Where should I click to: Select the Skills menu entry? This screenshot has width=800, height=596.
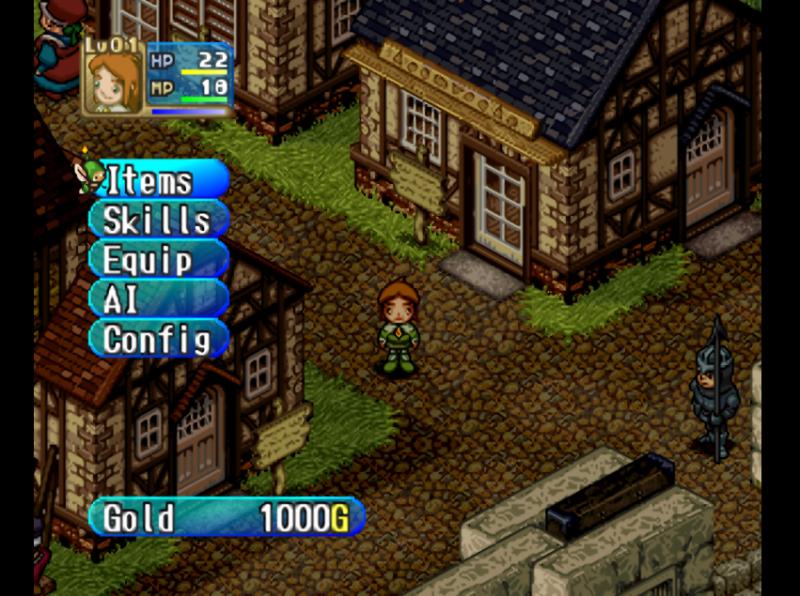[157, 220]
